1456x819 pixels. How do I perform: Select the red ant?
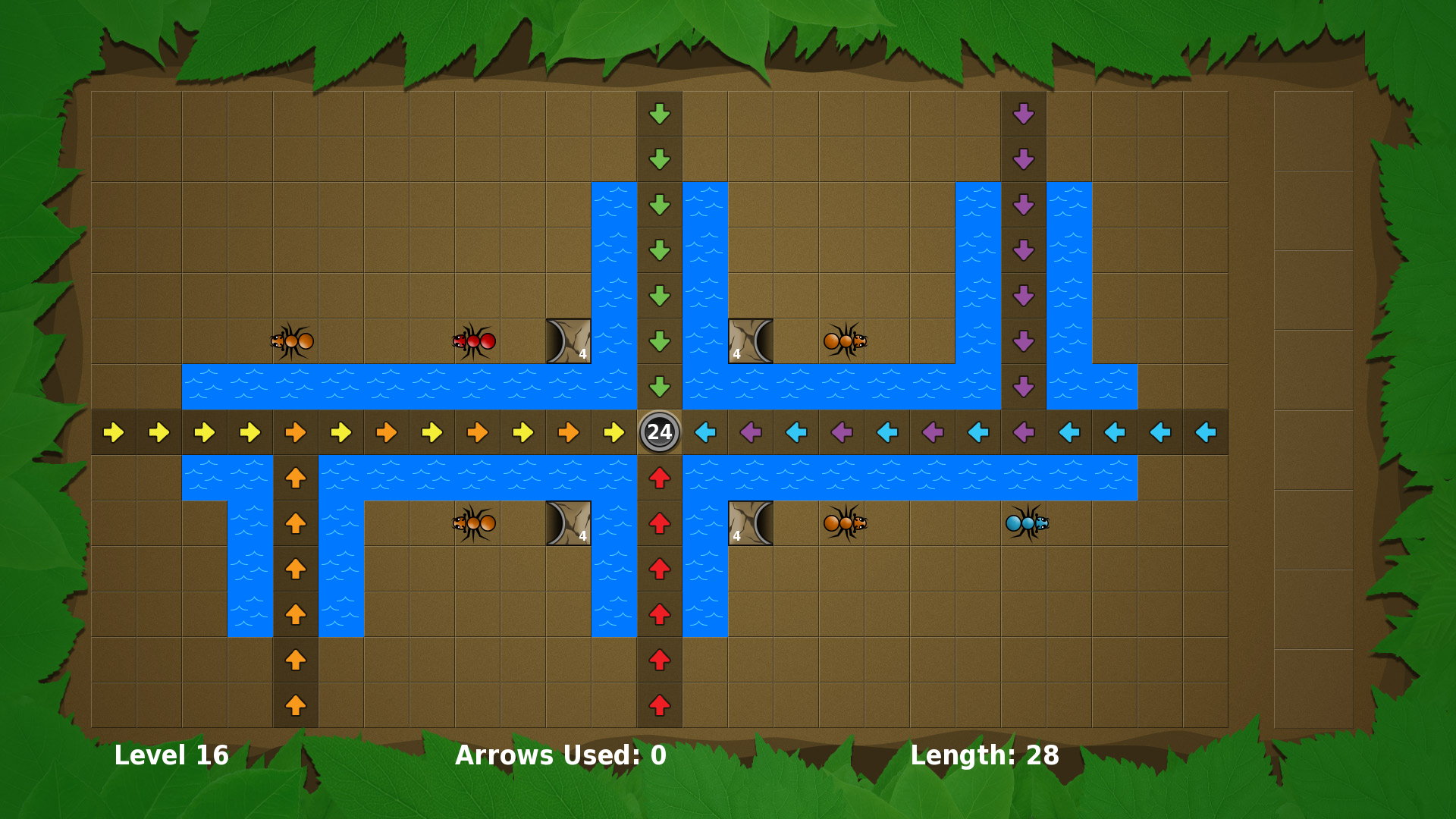[474, 341]
